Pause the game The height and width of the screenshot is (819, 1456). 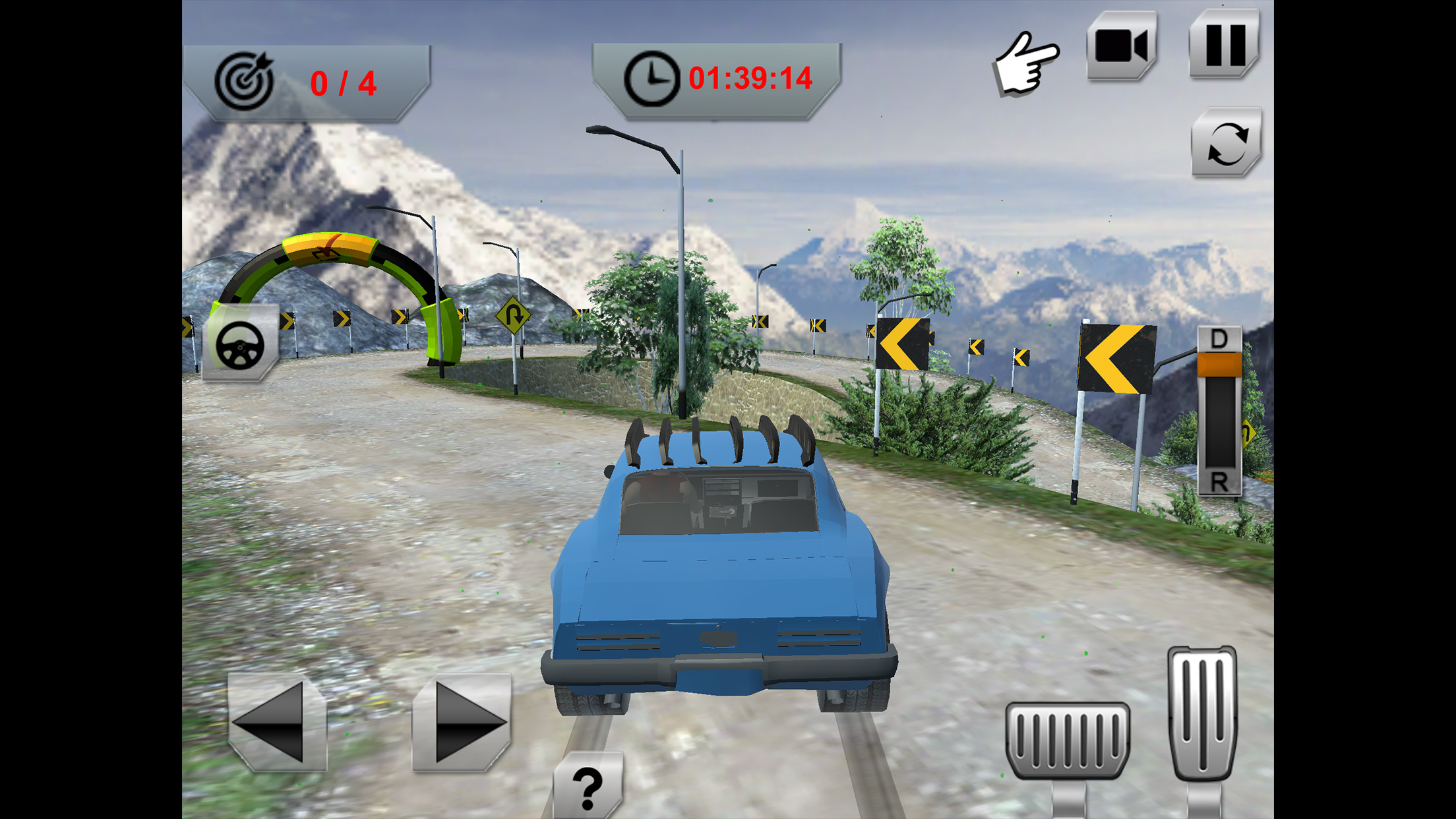(x=1225, y=45)
